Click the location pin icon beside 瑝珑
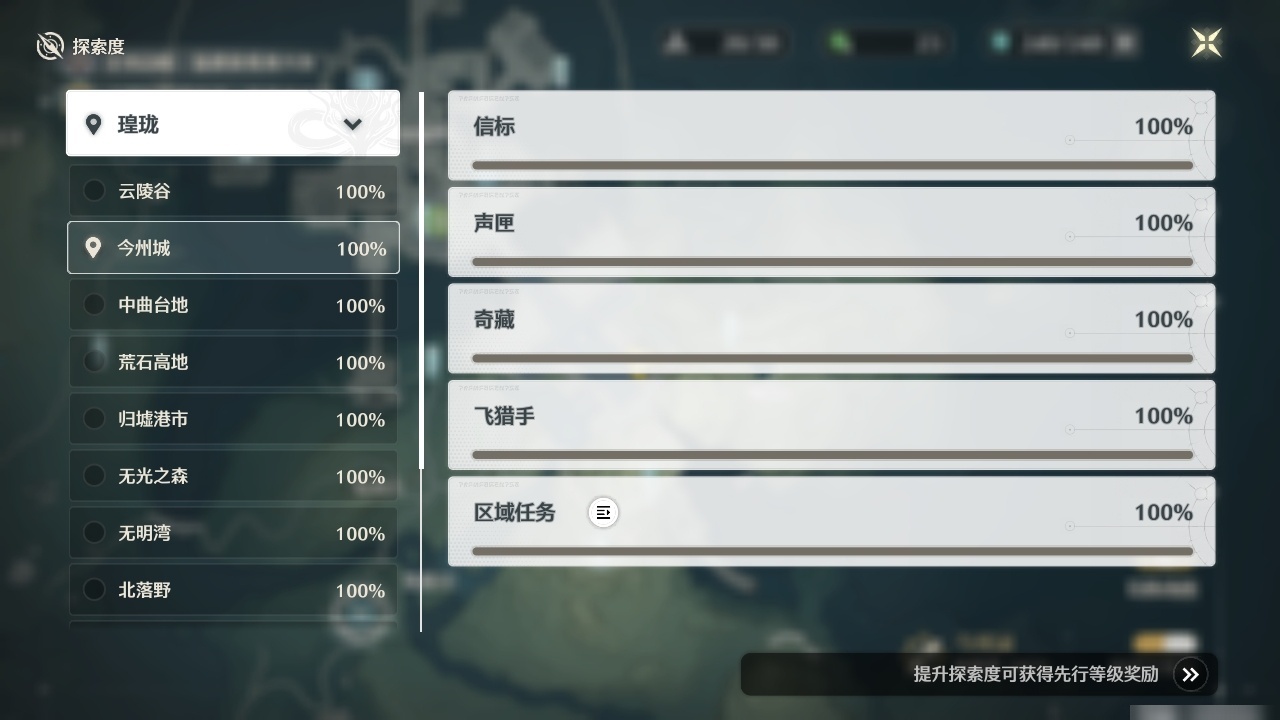 (94, 124)
